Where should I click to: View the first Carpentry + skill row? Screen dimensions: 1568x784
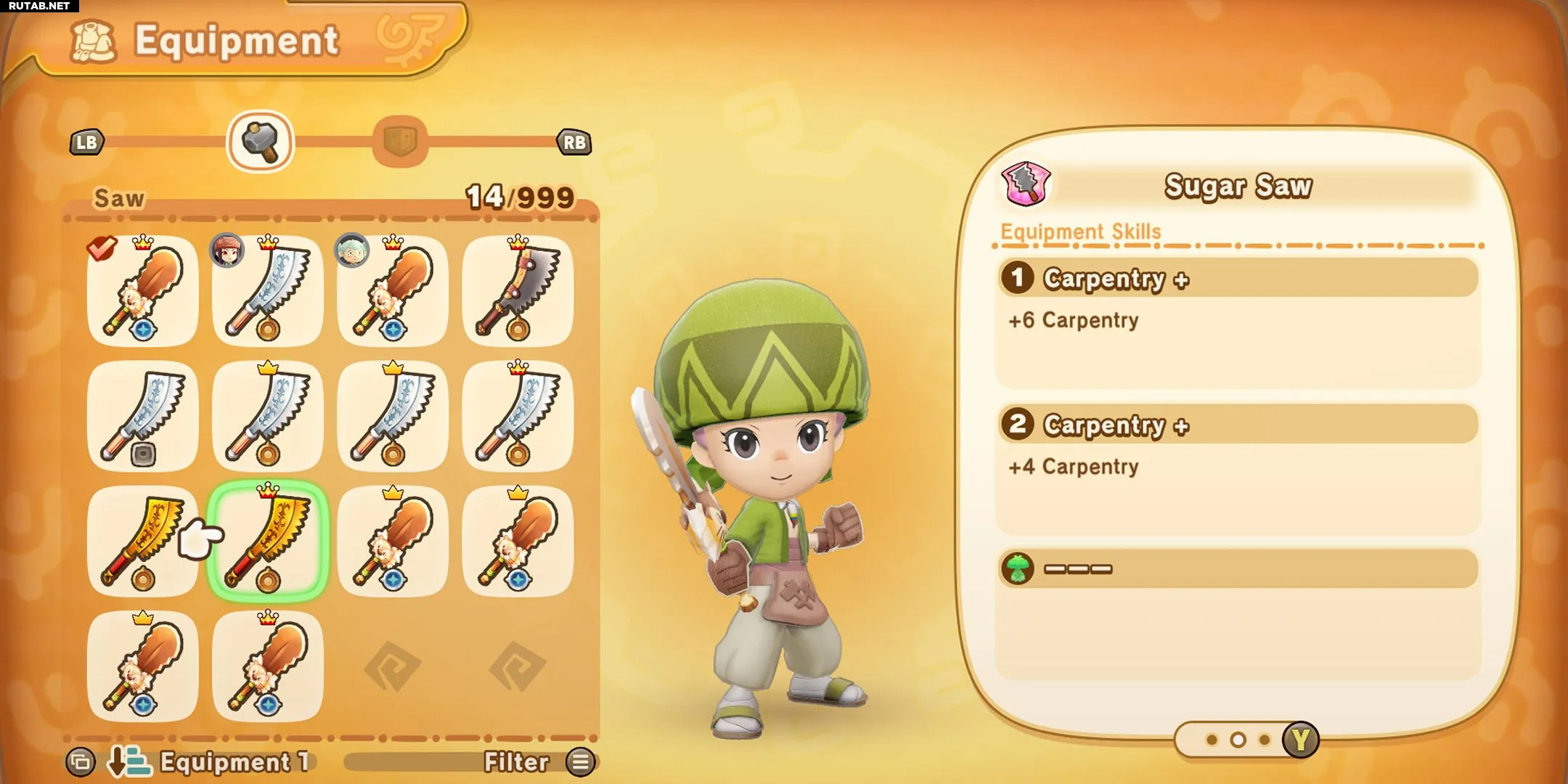coord(1238,279)
